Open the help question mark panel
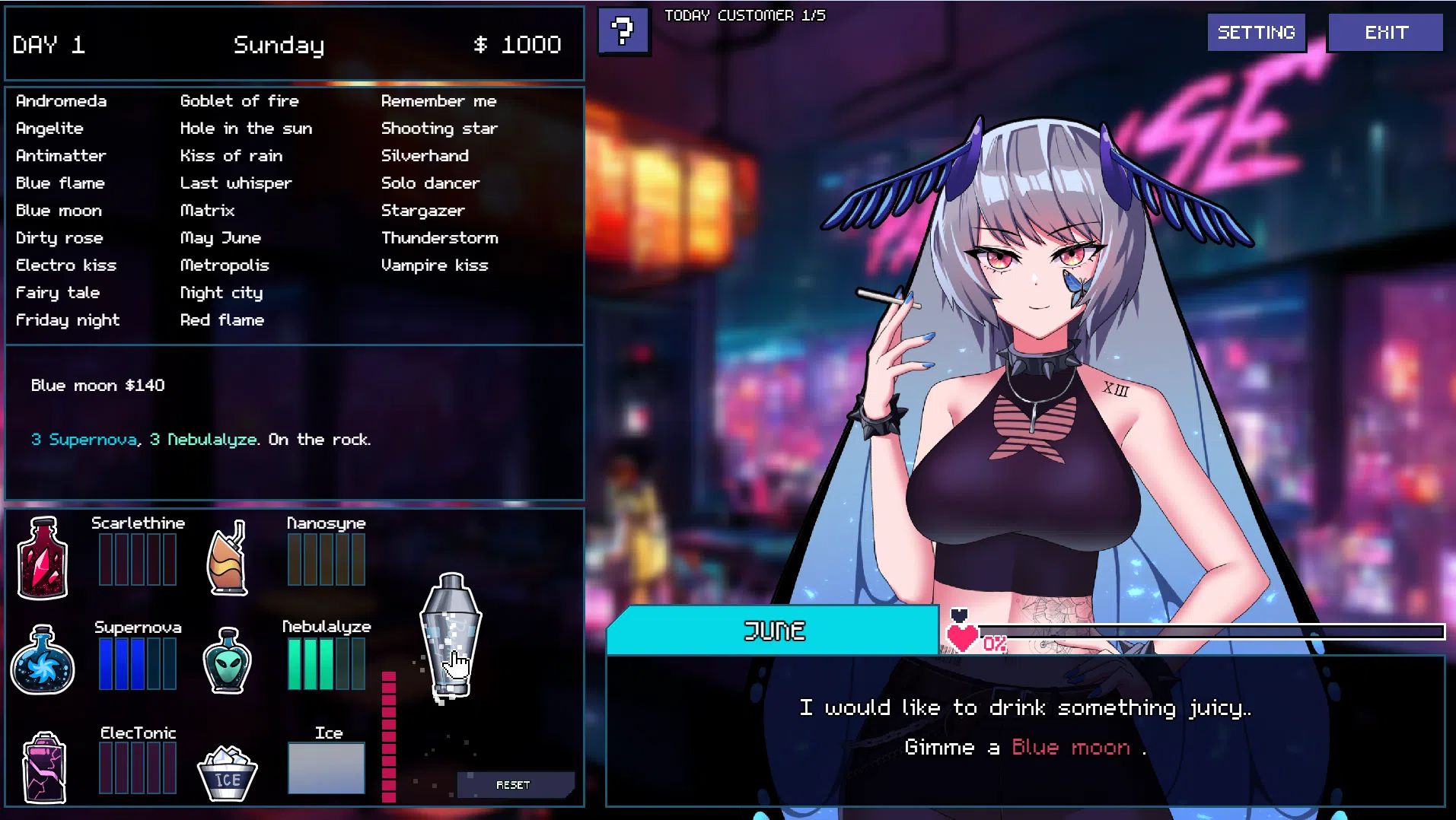1456x820 pixels. [x=624, y=33]
